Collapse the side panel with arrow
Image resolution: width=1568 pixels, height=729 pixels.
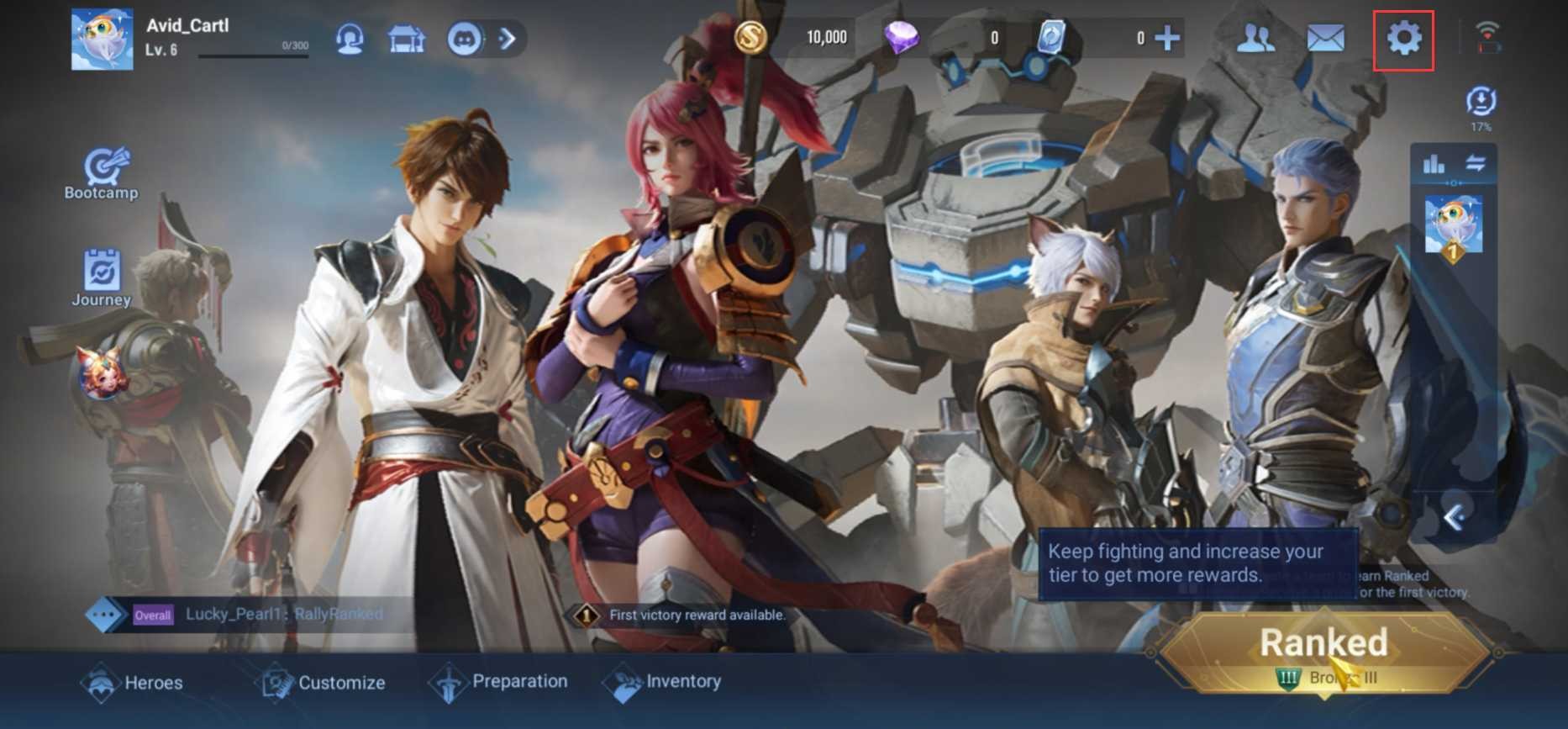1454,517
